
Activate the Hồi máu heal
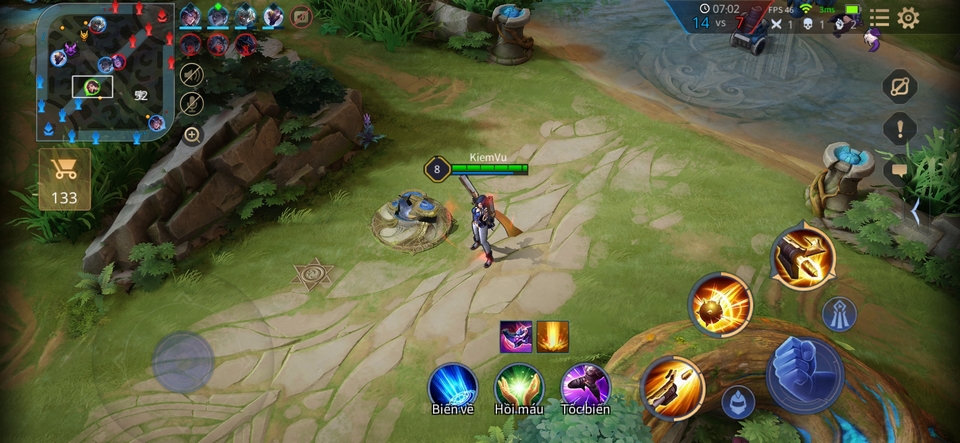518,386
